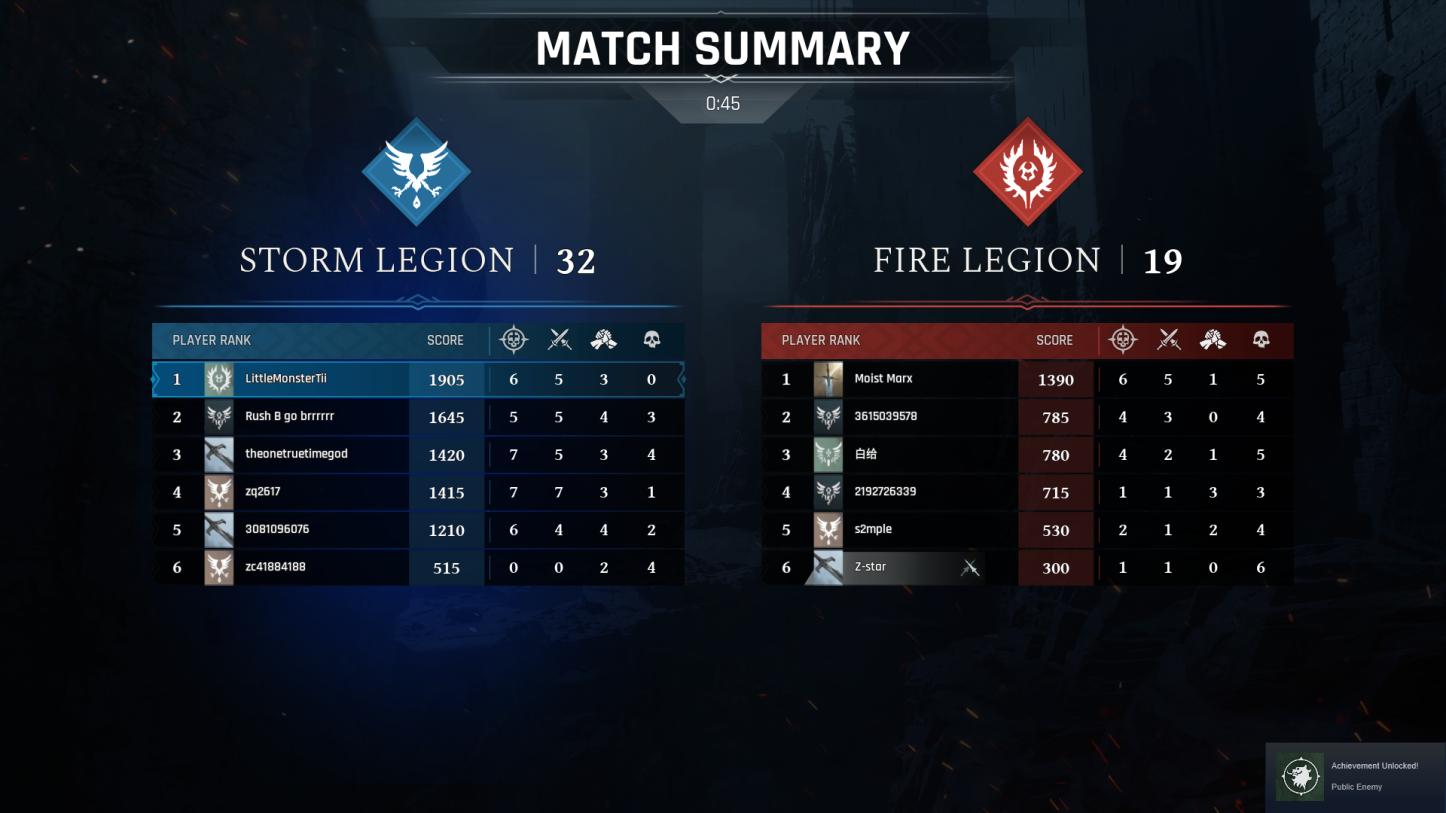
Task: Click player 3615039578's row
Action: coord(1027,417)
